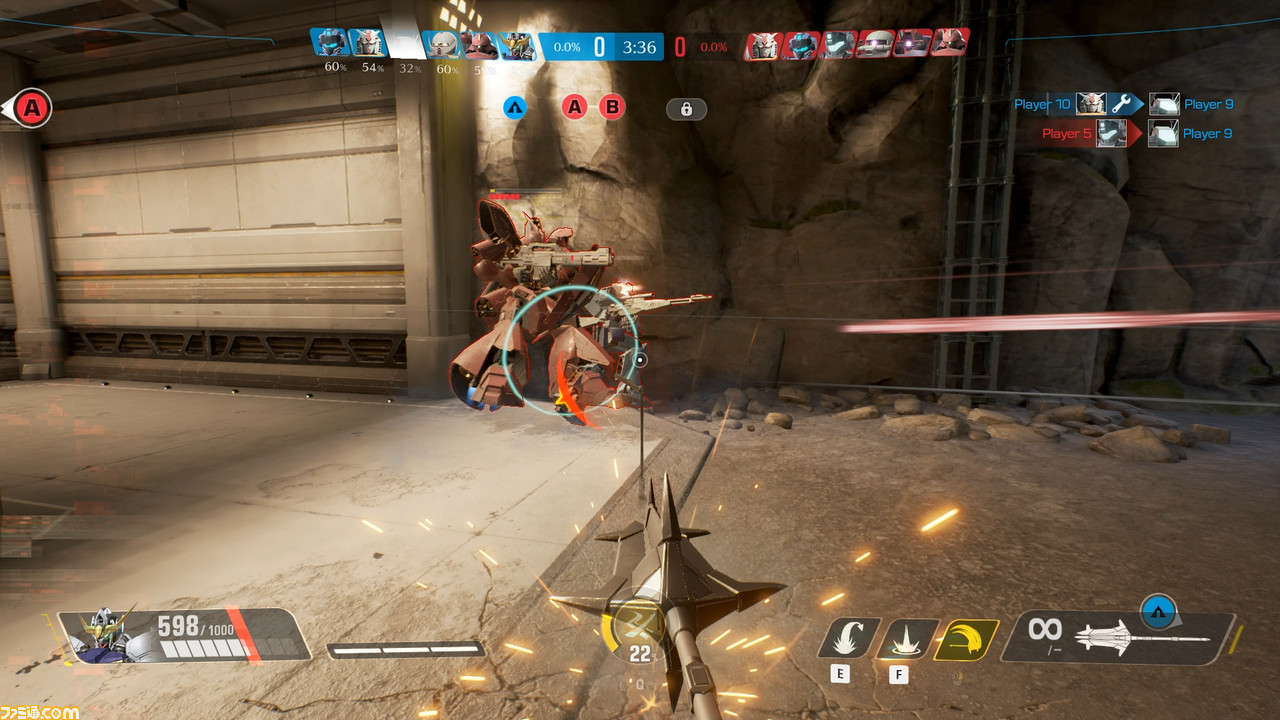Click the edge-of-screen objective A indicator
Screen dimensions: 1280x720
coord(30,108)
